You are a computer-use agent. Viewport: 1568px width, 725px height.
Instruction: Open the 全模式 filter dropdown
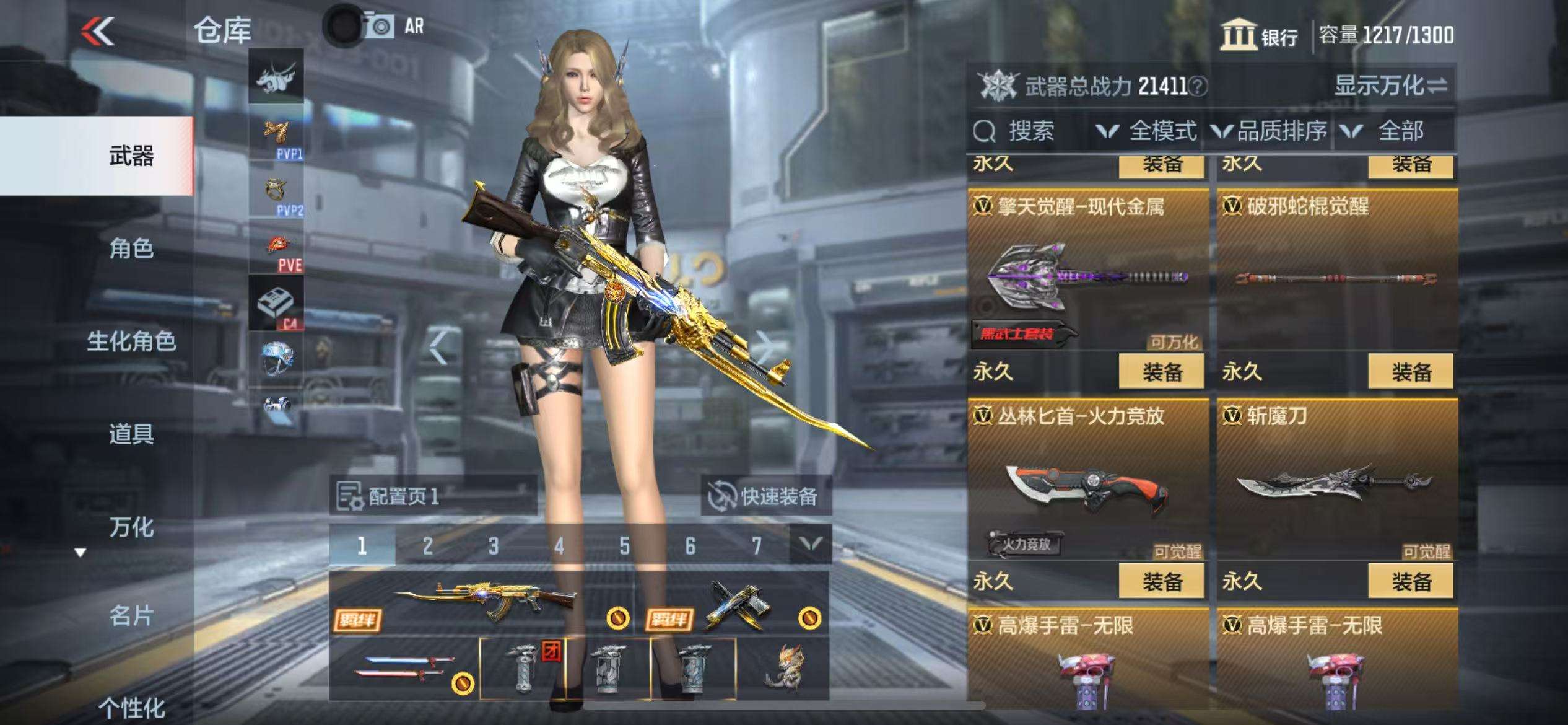coord(1147,131)
